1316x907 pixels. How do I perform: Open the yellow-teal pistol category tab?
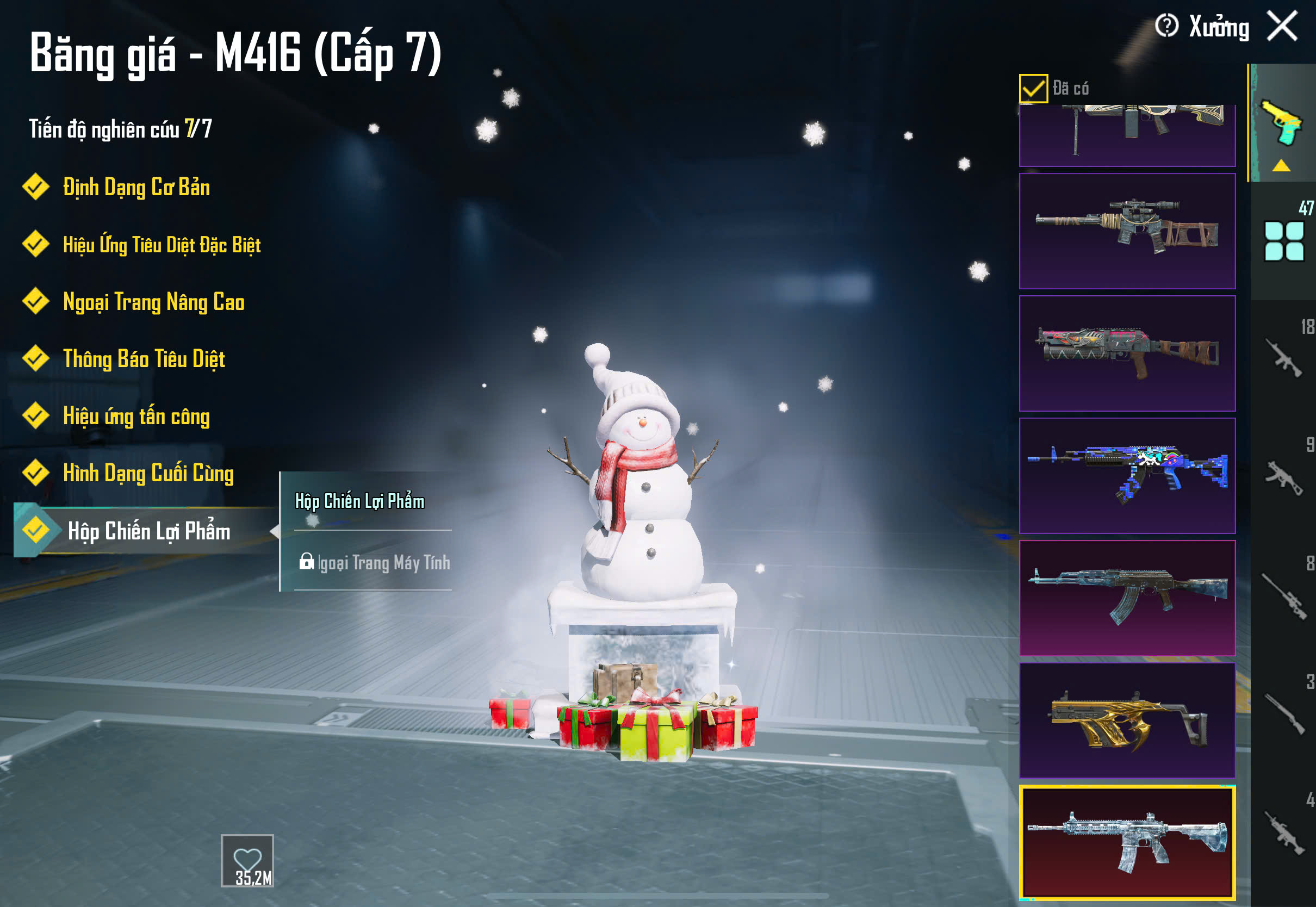pyautogui.click(x=1282, y=123)
